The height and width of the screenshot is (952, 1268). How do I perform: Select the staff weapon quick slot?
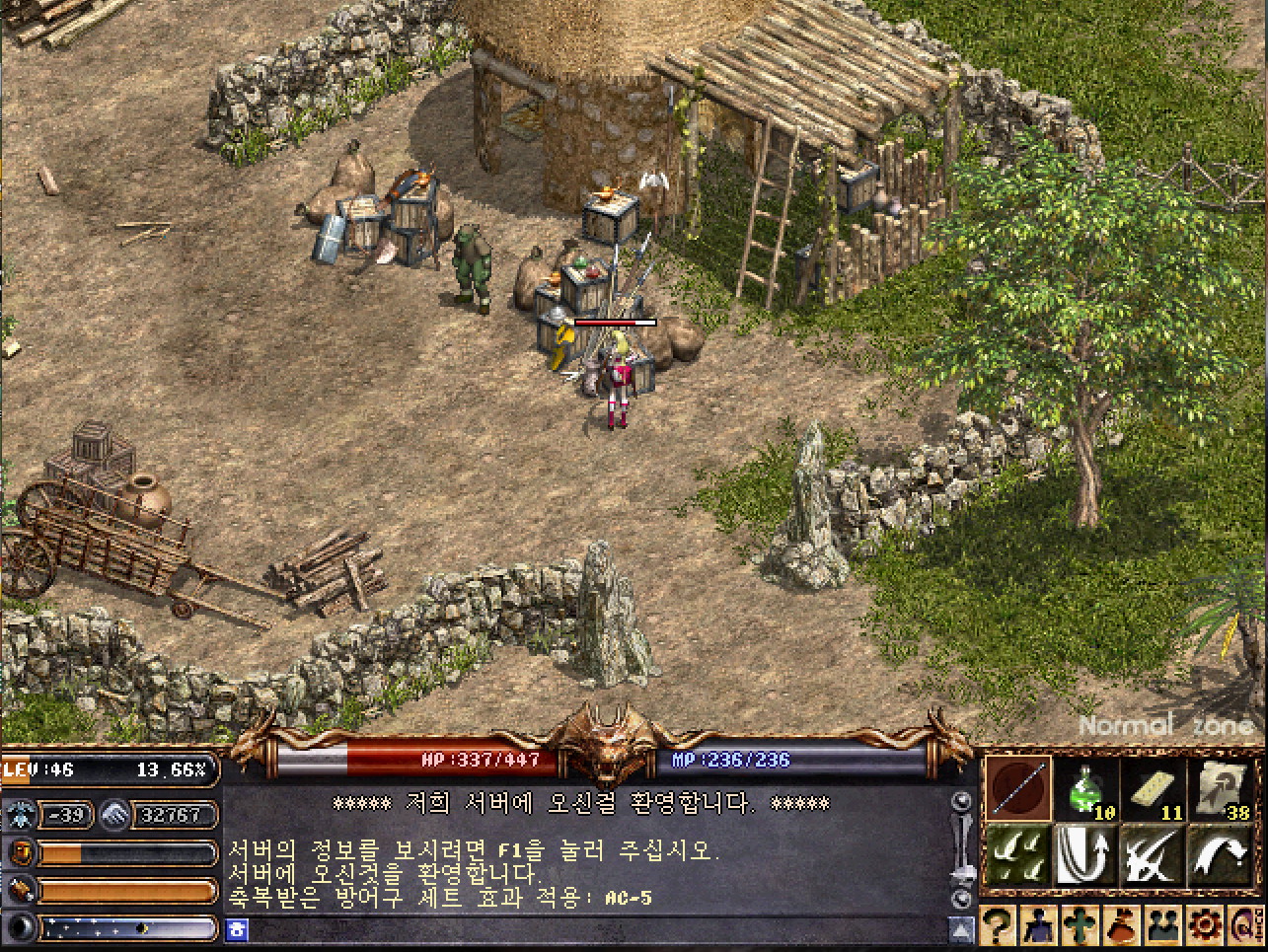tap(1019, 789)
